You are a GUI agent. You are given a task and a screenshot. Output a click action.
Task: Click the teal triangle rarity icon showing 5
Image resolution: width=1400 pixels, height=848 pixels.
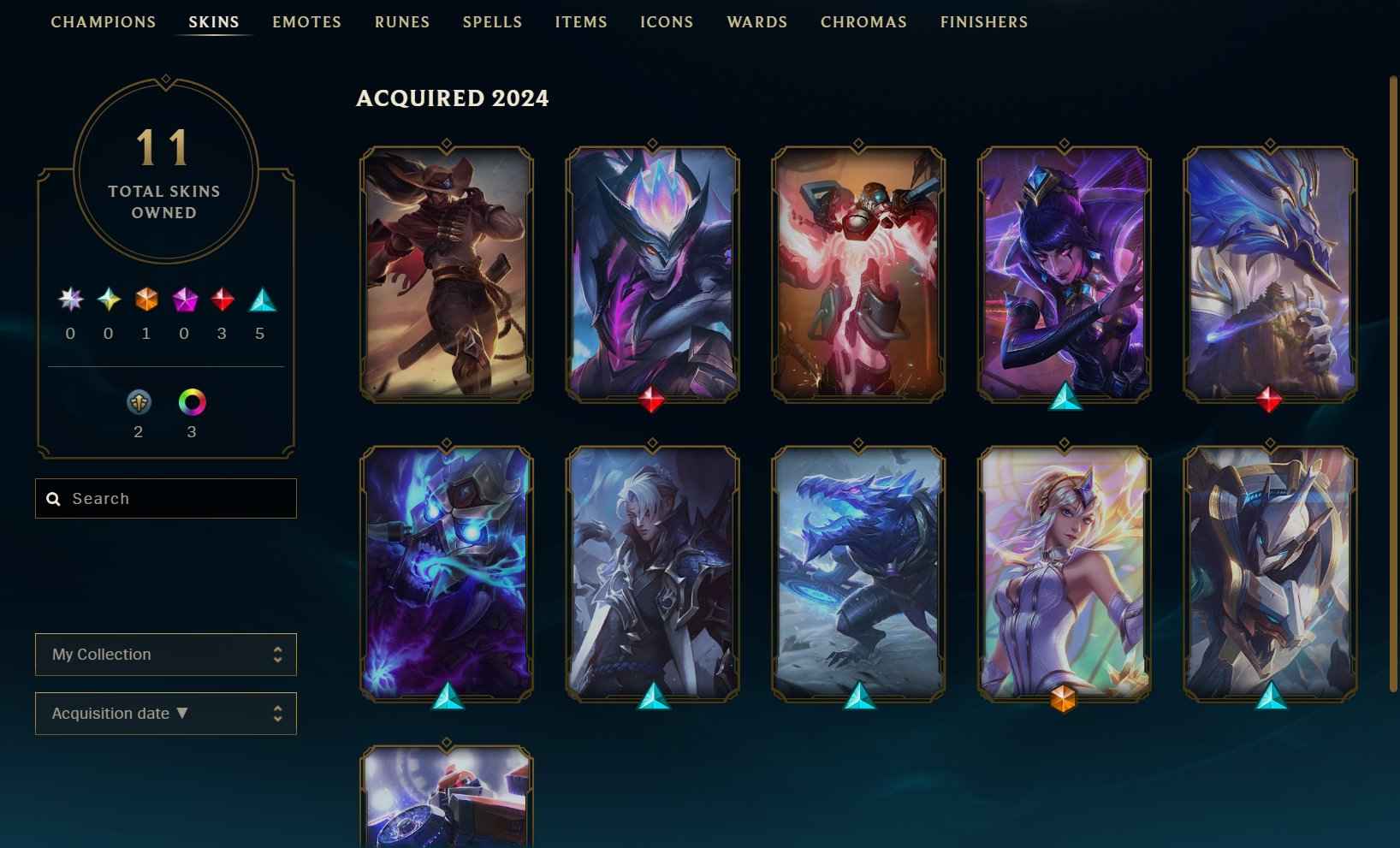(260, 301)
